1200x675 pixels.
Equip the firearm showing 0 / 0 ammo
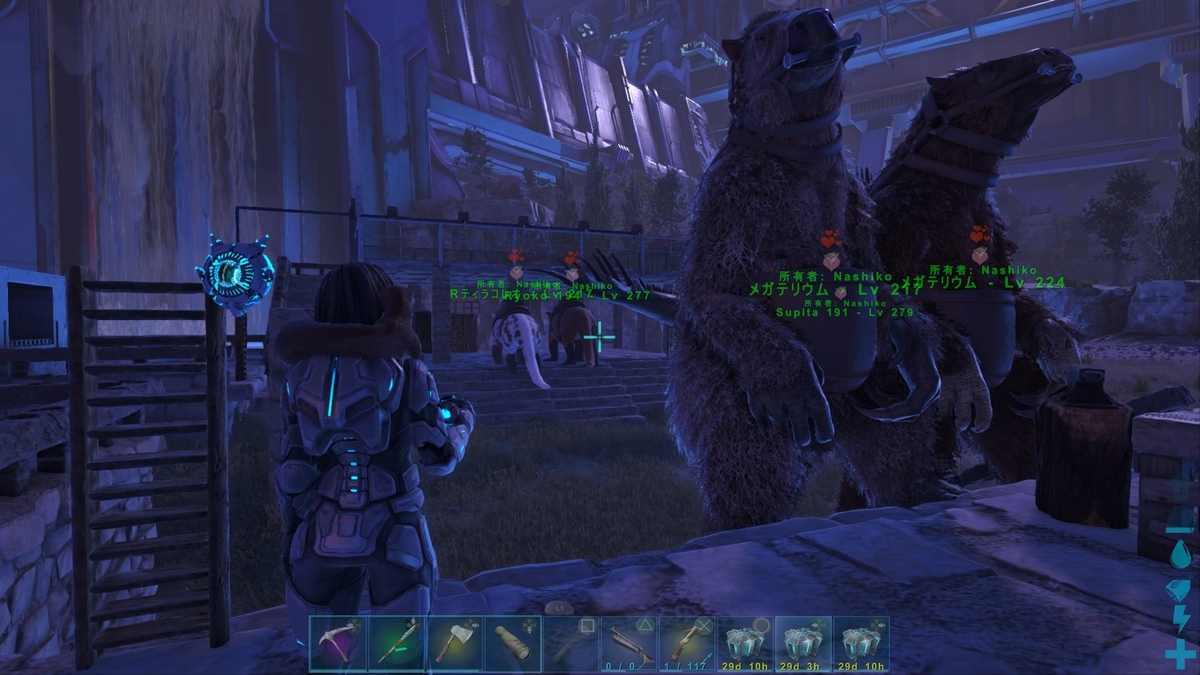click(628, 644)
